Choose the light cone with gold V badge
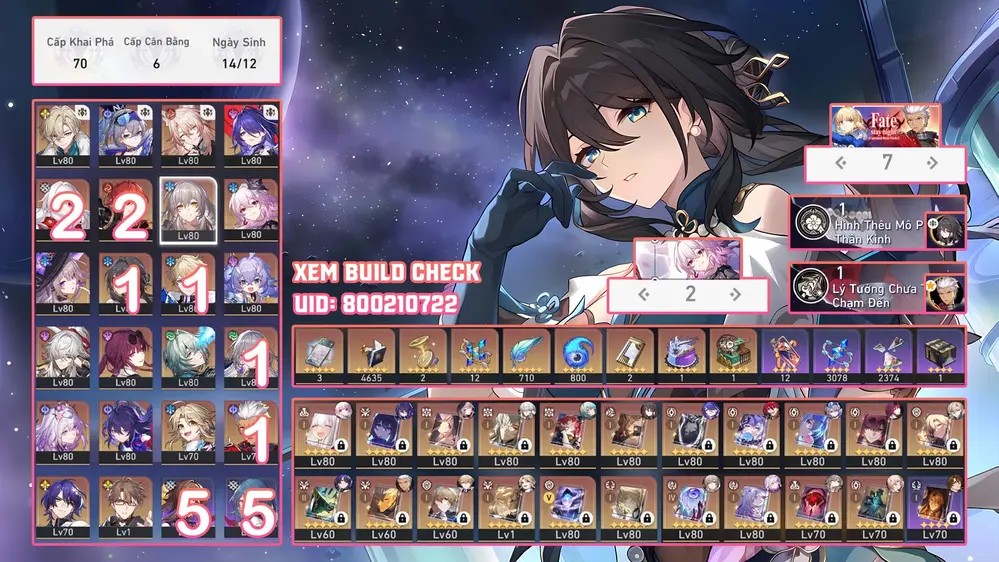This screenshot has width=999, height=562. pos(567,507)
